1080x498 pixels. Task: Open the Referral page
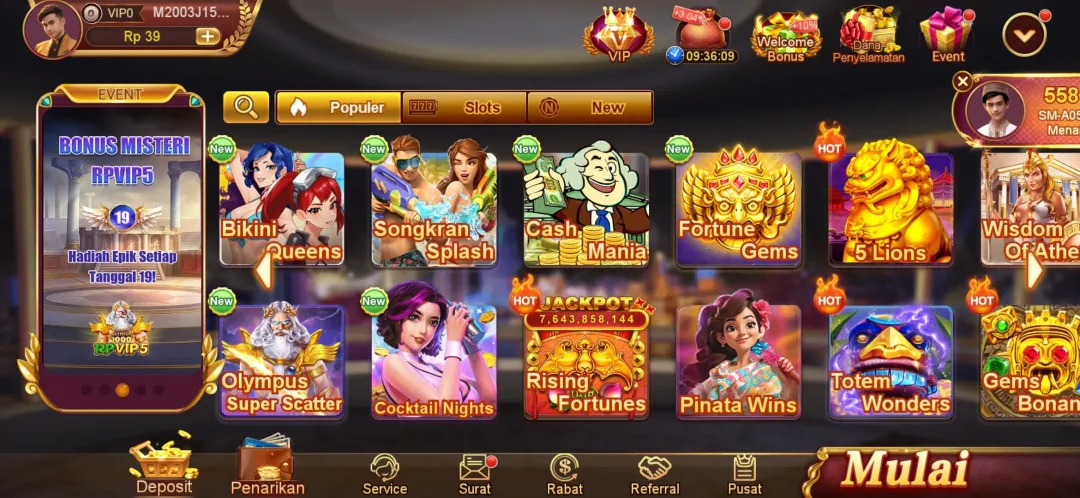click(x=655, y=473)
